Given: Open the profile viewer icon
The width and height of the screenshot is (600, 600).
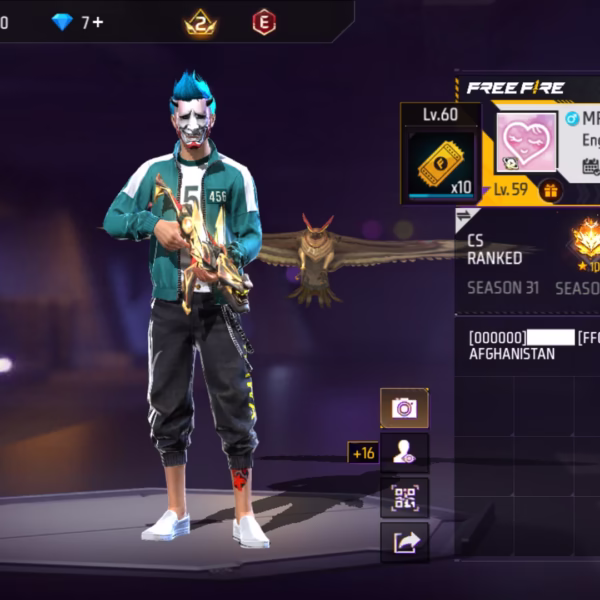Looking at the screenshot, I should click(404, 453).
